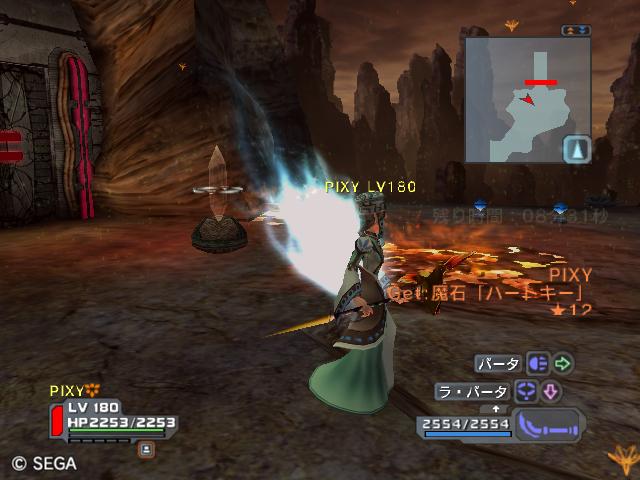Image resolution: width=640 pixels, height=480 pixels.
Task: Click the red player status panel tab
Action: [x=56, y=421]
